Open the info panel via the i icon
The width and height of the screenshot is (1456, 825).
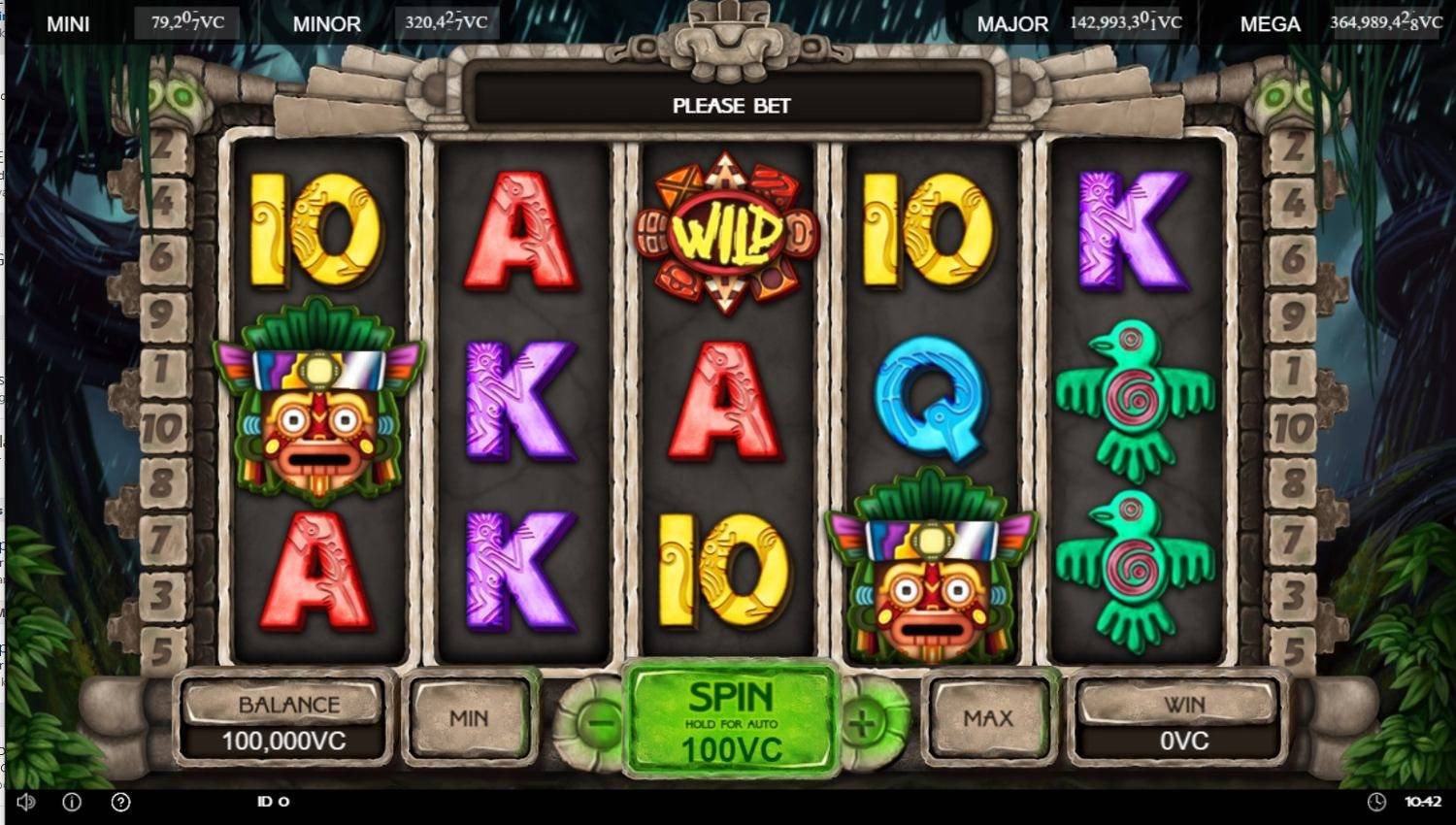click(x=72, y=802)
